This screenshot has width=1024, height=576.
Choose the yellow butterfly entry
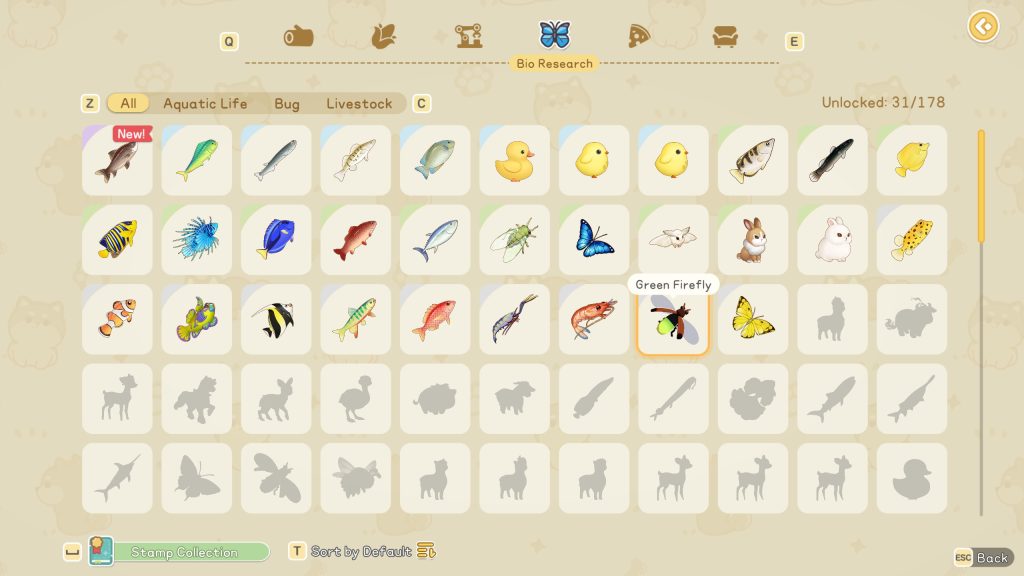tap(753, 320)
